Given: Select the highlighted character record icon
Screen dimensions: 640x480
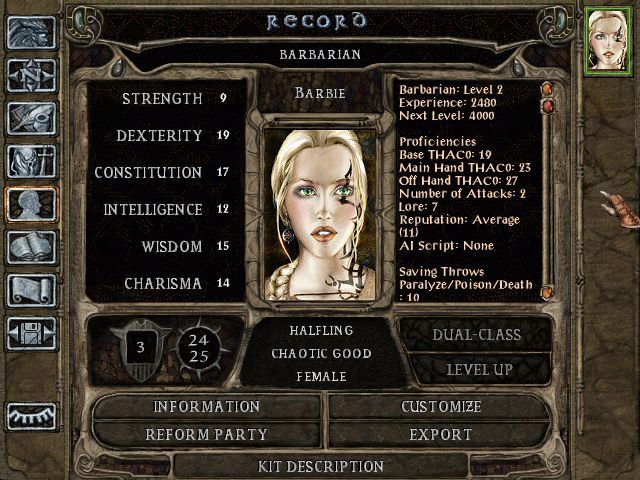Looking at the screenshot, I should [x=31, y=204].
